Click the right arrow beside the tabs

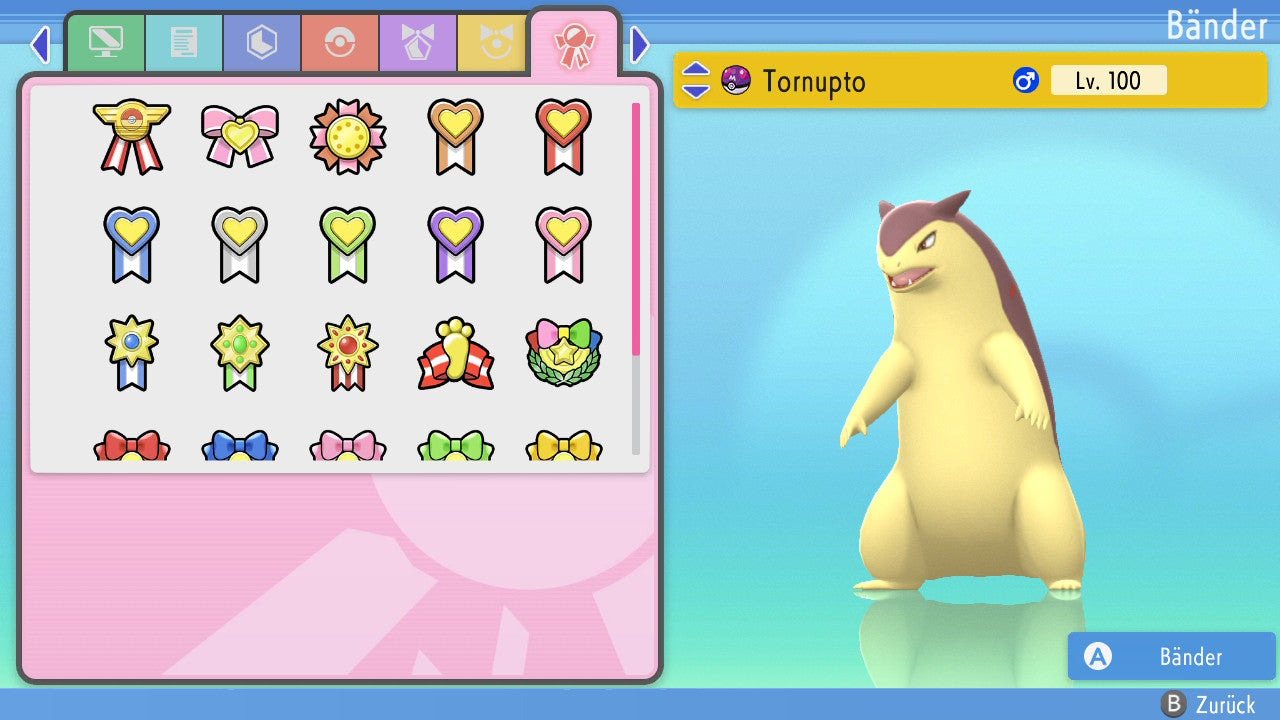tap(640, 44)
